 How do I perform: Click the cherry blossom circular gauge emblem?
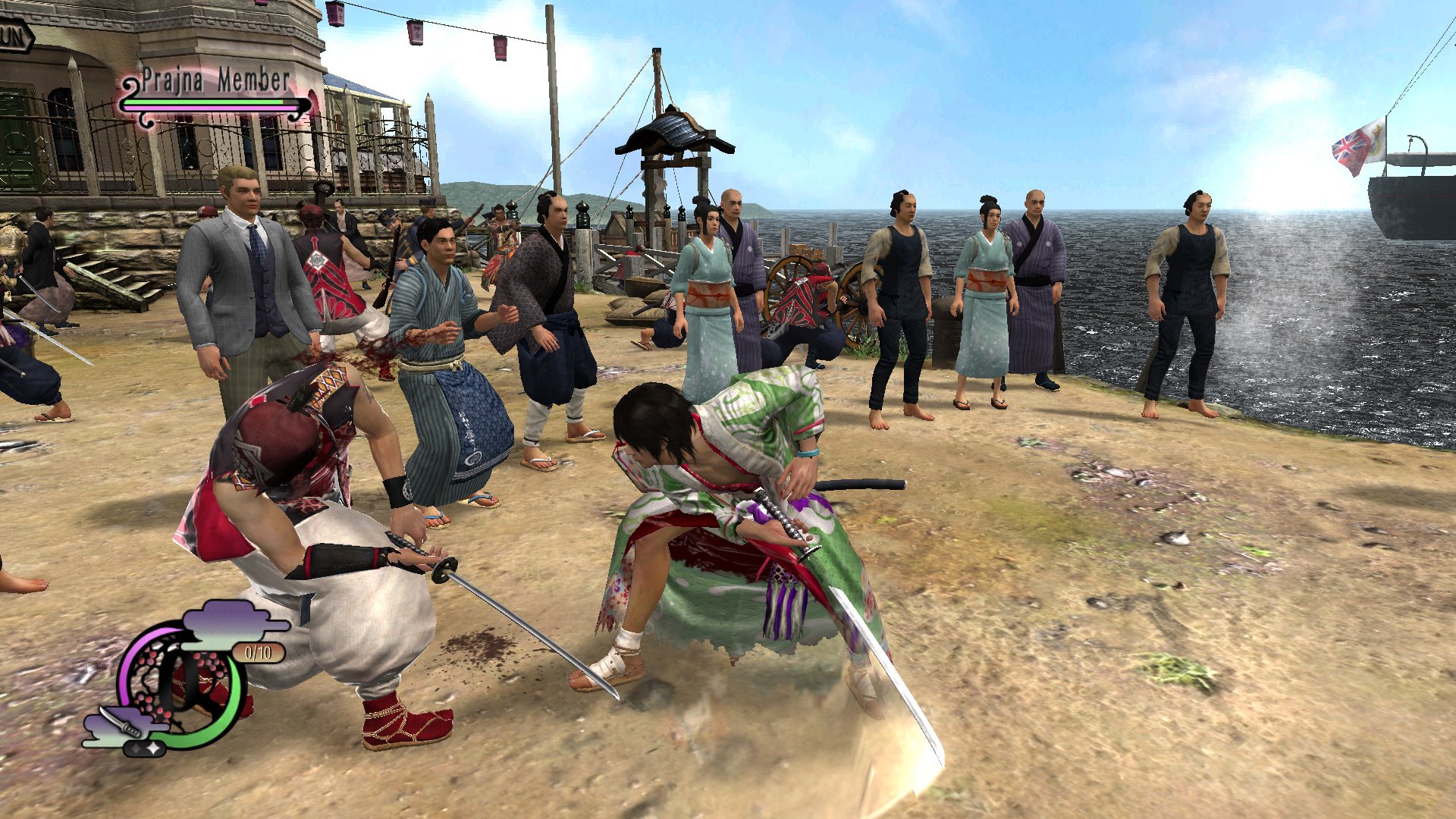tap(182, 682)
